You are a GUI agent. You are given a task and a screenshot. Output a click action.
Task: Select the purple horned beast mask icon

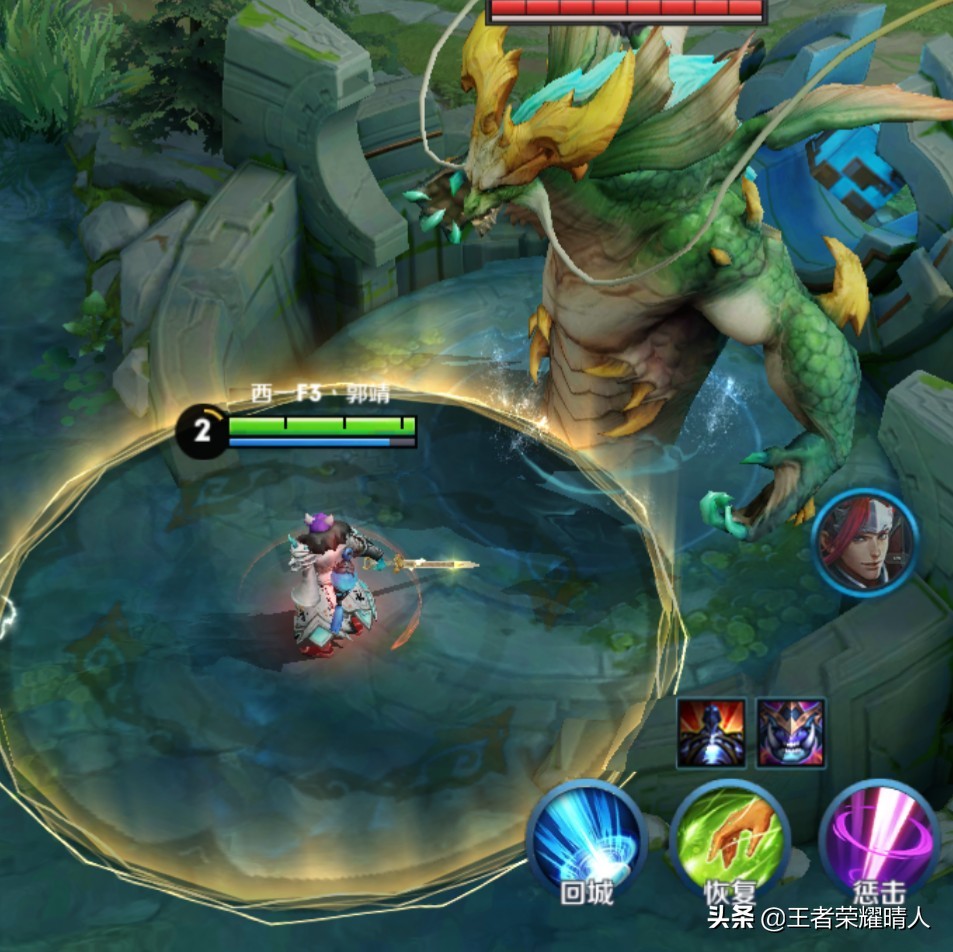coord(791,733)
